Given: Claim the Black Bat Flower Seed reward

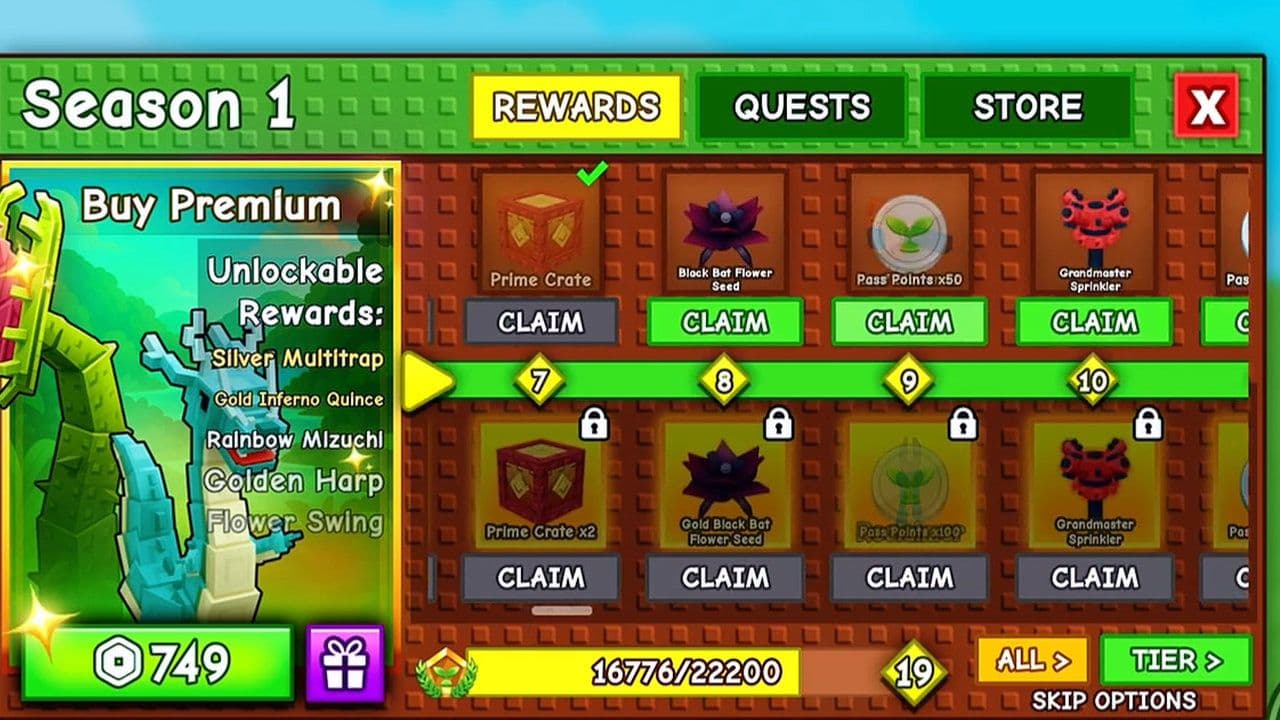Looking at the screenshot, I should click(725, 322).
